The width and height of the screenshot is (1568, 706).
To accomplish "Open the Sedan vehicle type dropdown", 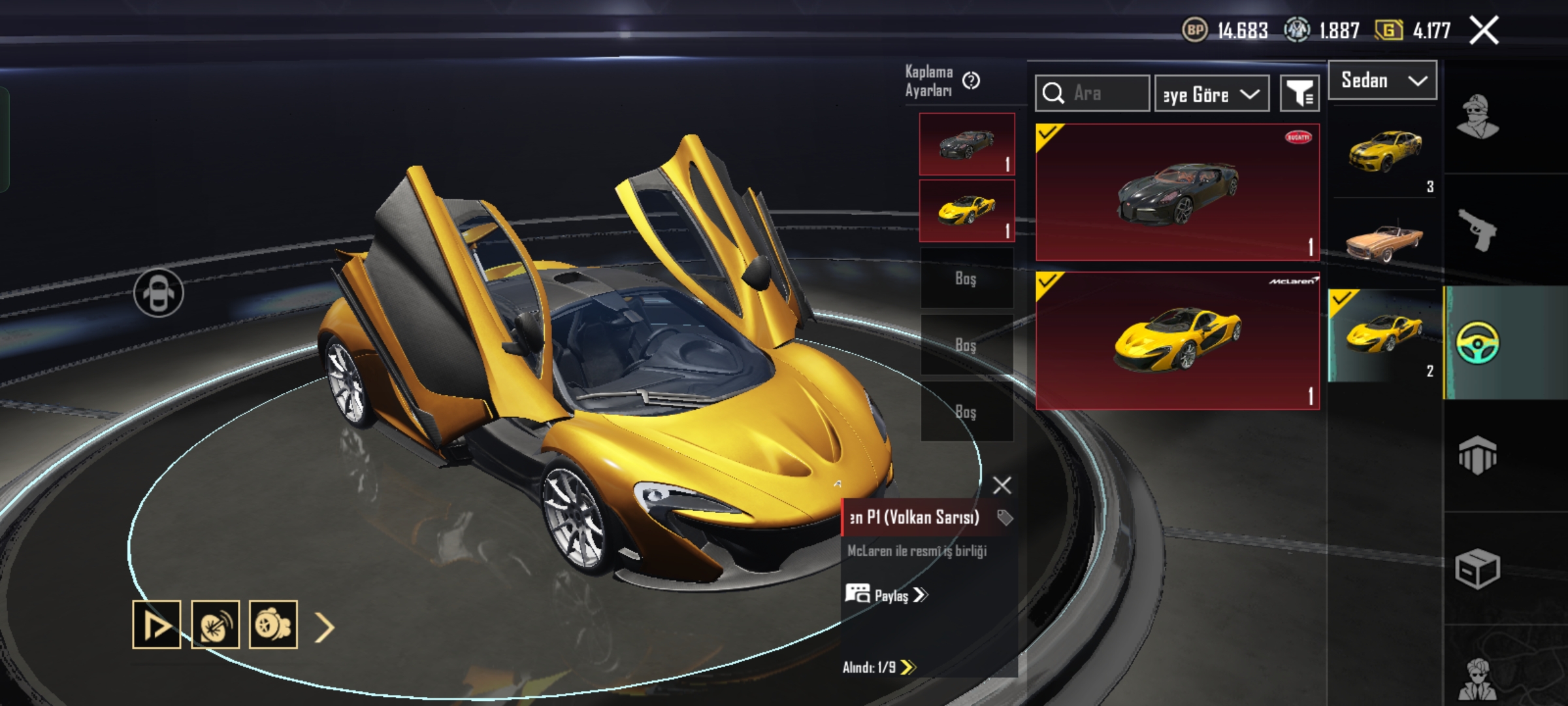I will point(1382,80).
